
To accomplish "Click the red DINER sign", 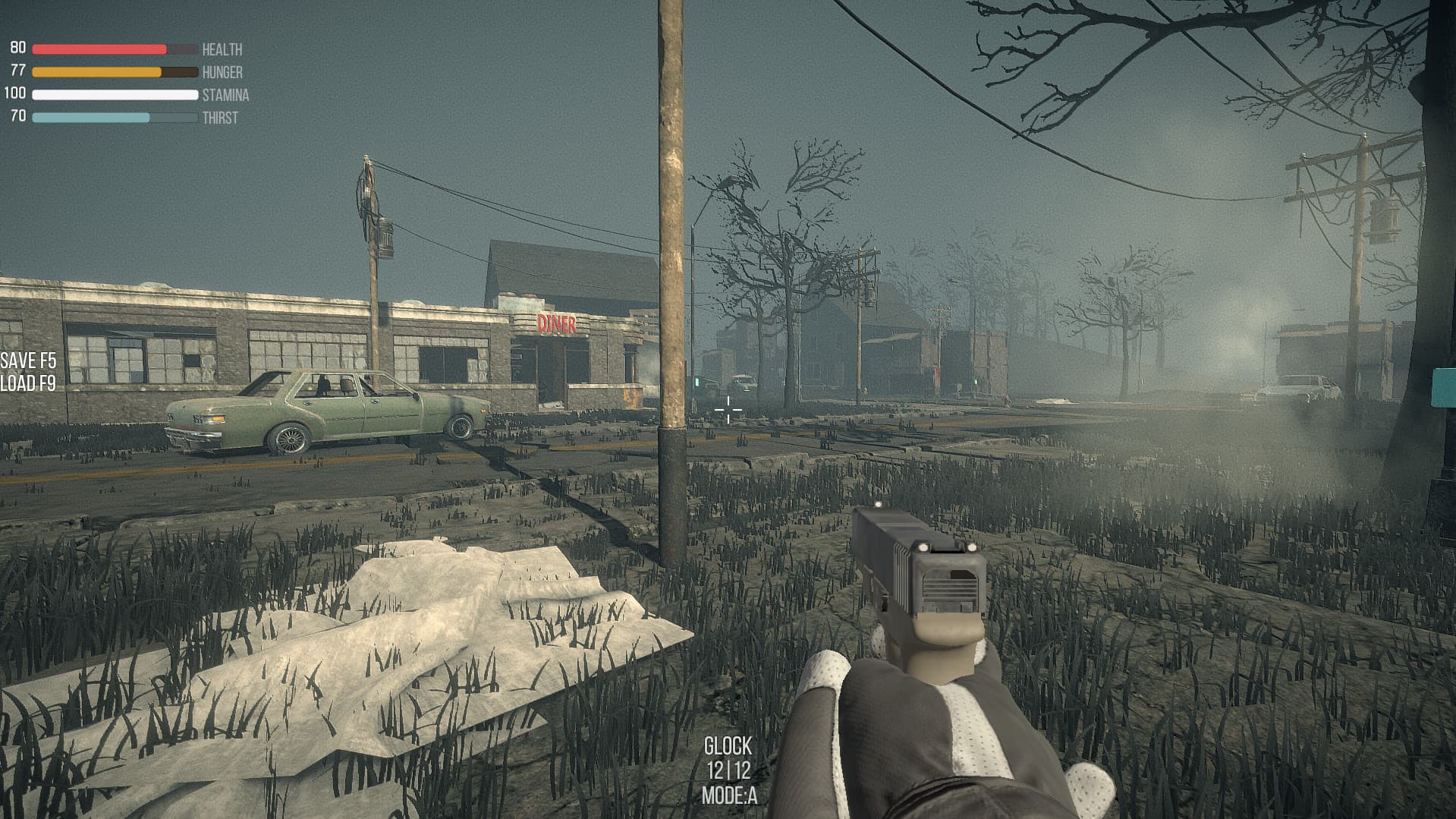I will [558, 325].
